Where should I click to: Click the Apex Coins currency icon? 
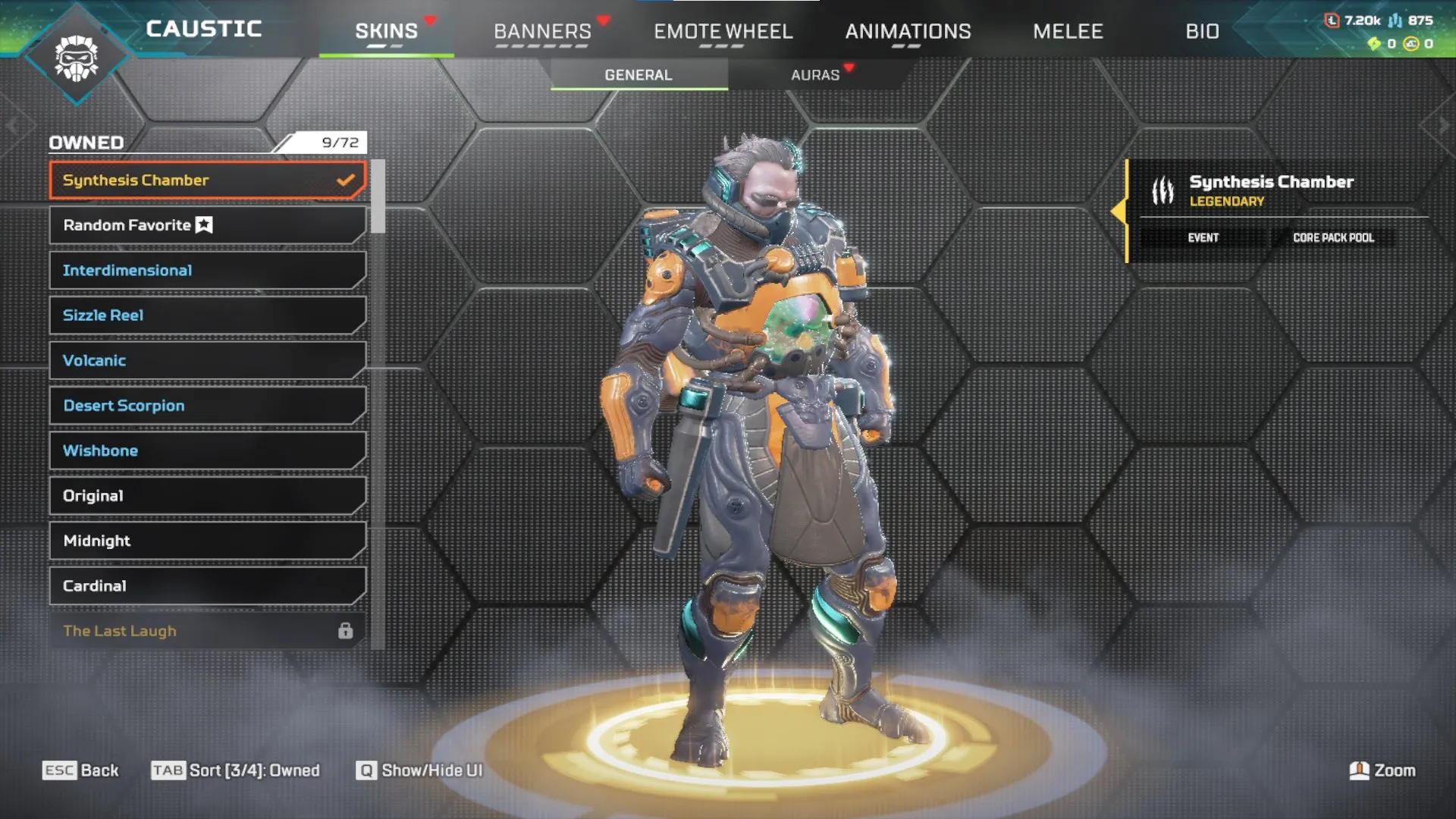(x=1410, y=44)
